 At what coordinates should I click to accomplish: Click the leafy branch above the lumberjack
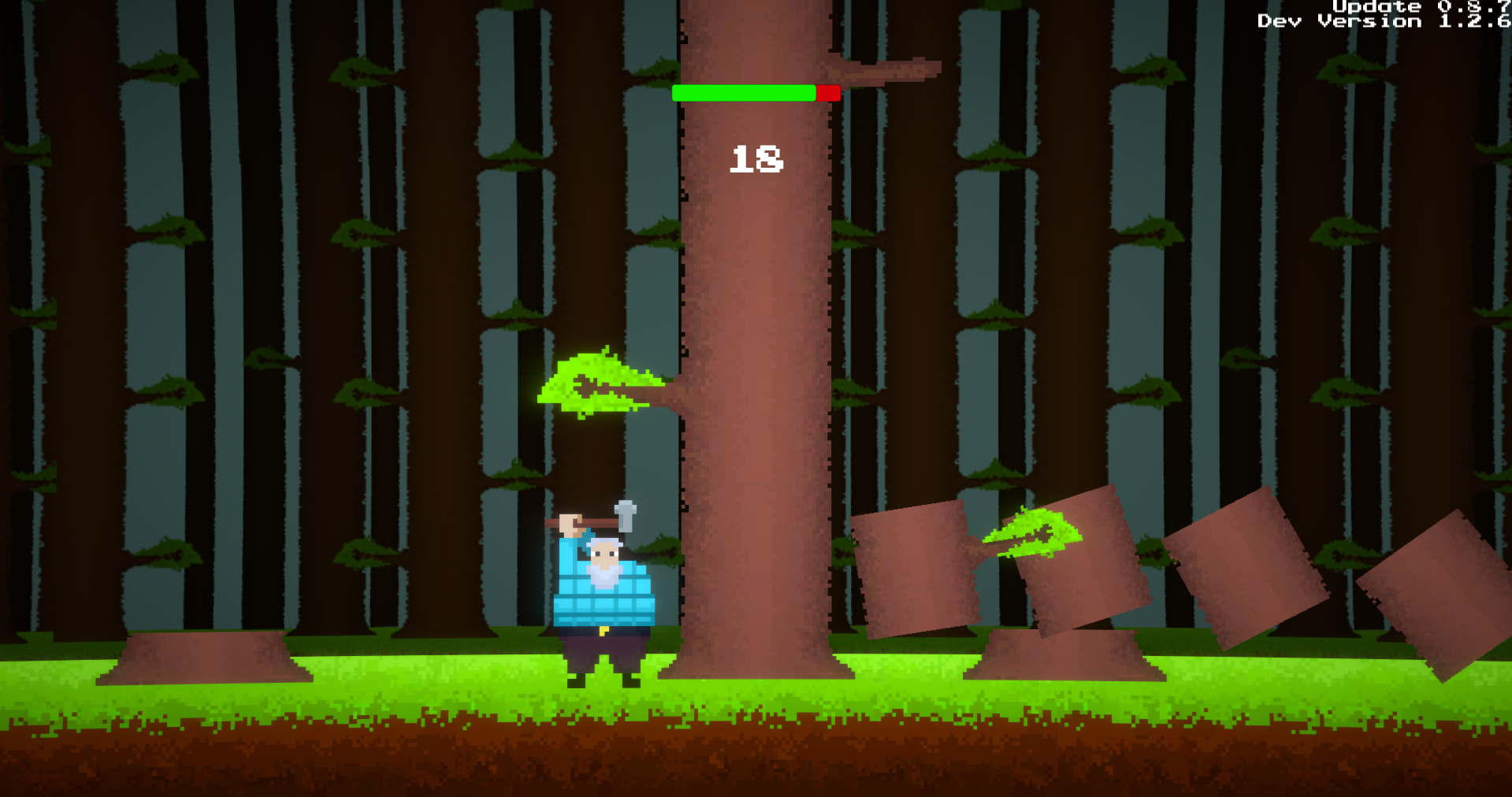pyautogui.click(x=599, y=386)
